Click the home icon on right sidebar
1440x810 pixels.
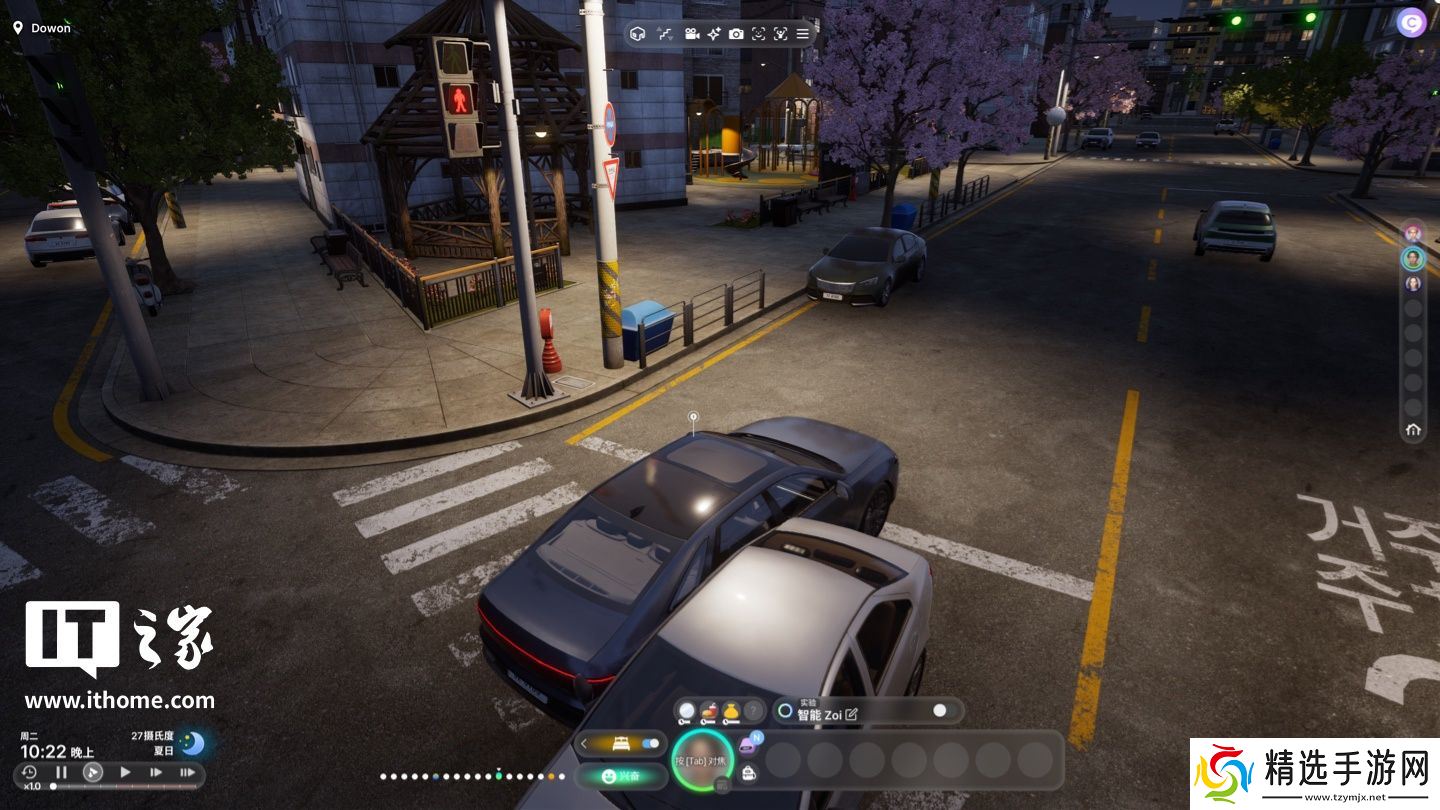pyautogui.click(x=1413, y=430)
